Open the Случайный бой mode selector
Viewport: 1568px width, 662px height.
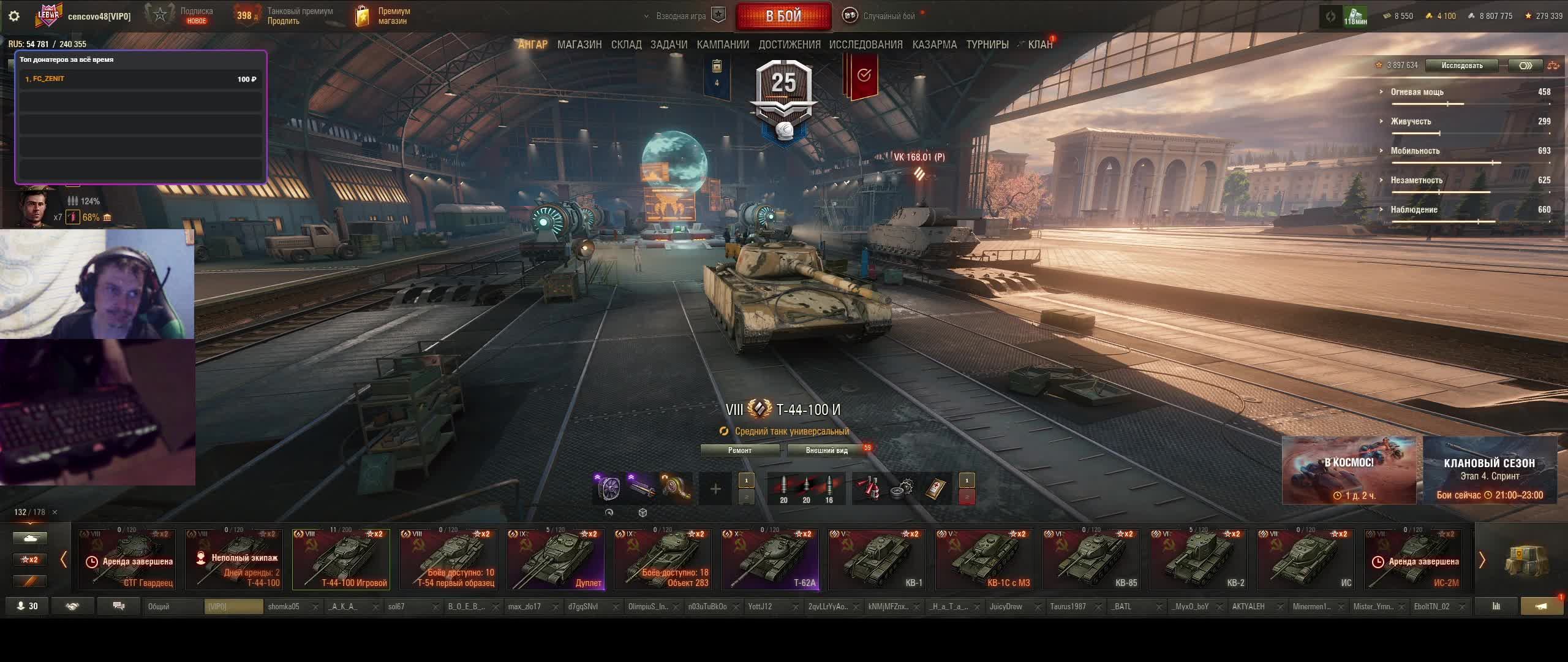[x=888, y=16]
